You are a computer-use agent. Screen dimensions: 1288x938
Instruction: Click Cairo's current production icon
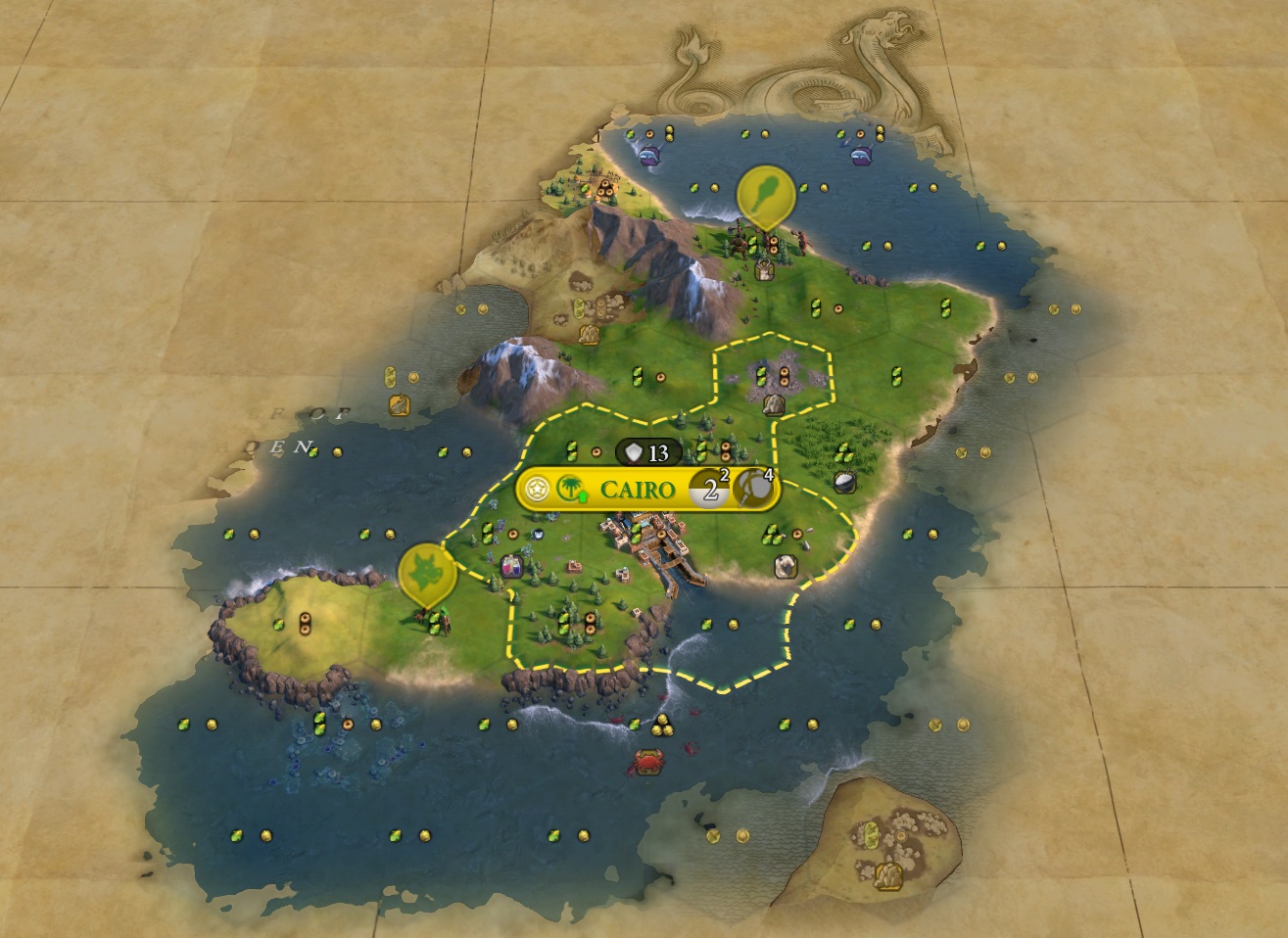[x=753, y=489]
